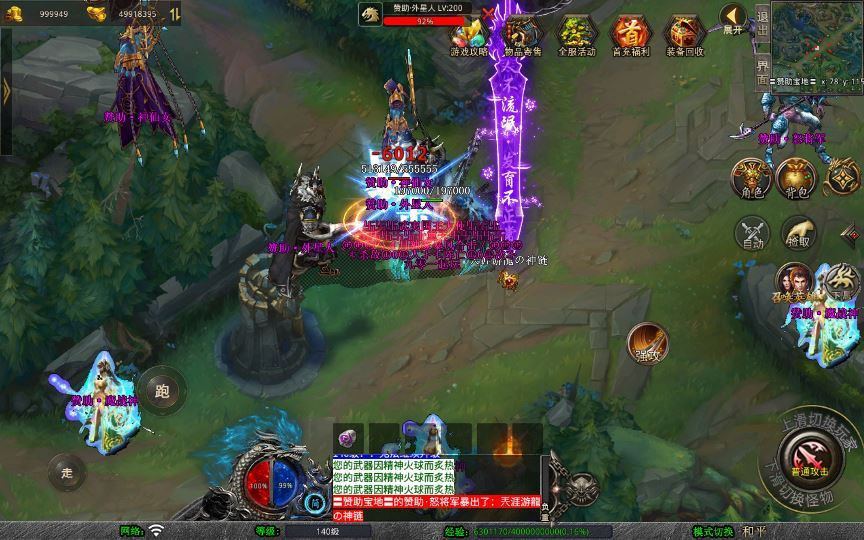Image resolution: width=864 pixels, height=540 pixels.
Task: Open the 角色 character panel
Action: 750,177
